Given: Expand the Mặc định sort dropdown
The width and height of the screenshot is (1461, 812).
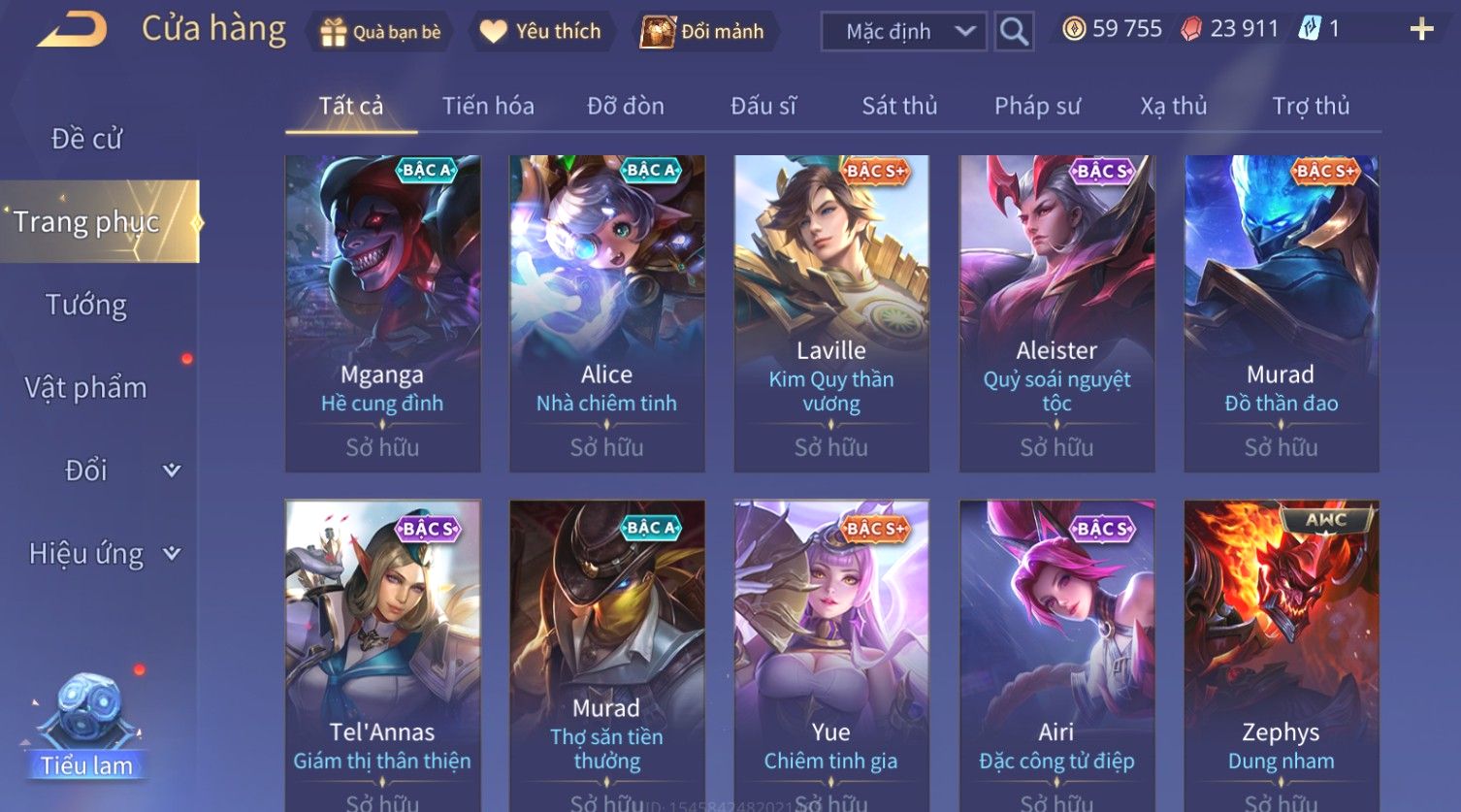Looking at the screenshot, I should pos(903,32).
